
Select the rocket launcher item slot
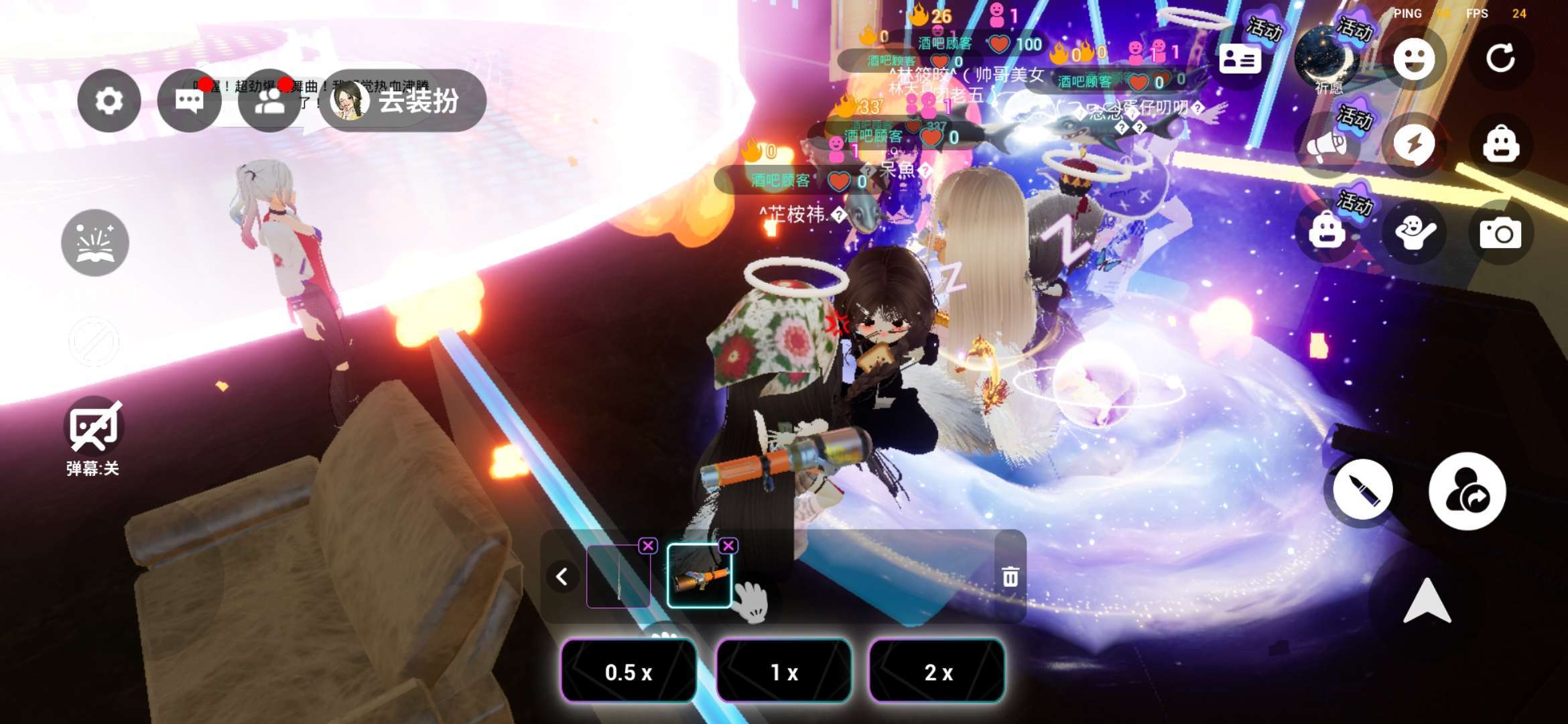click(699, 577)
